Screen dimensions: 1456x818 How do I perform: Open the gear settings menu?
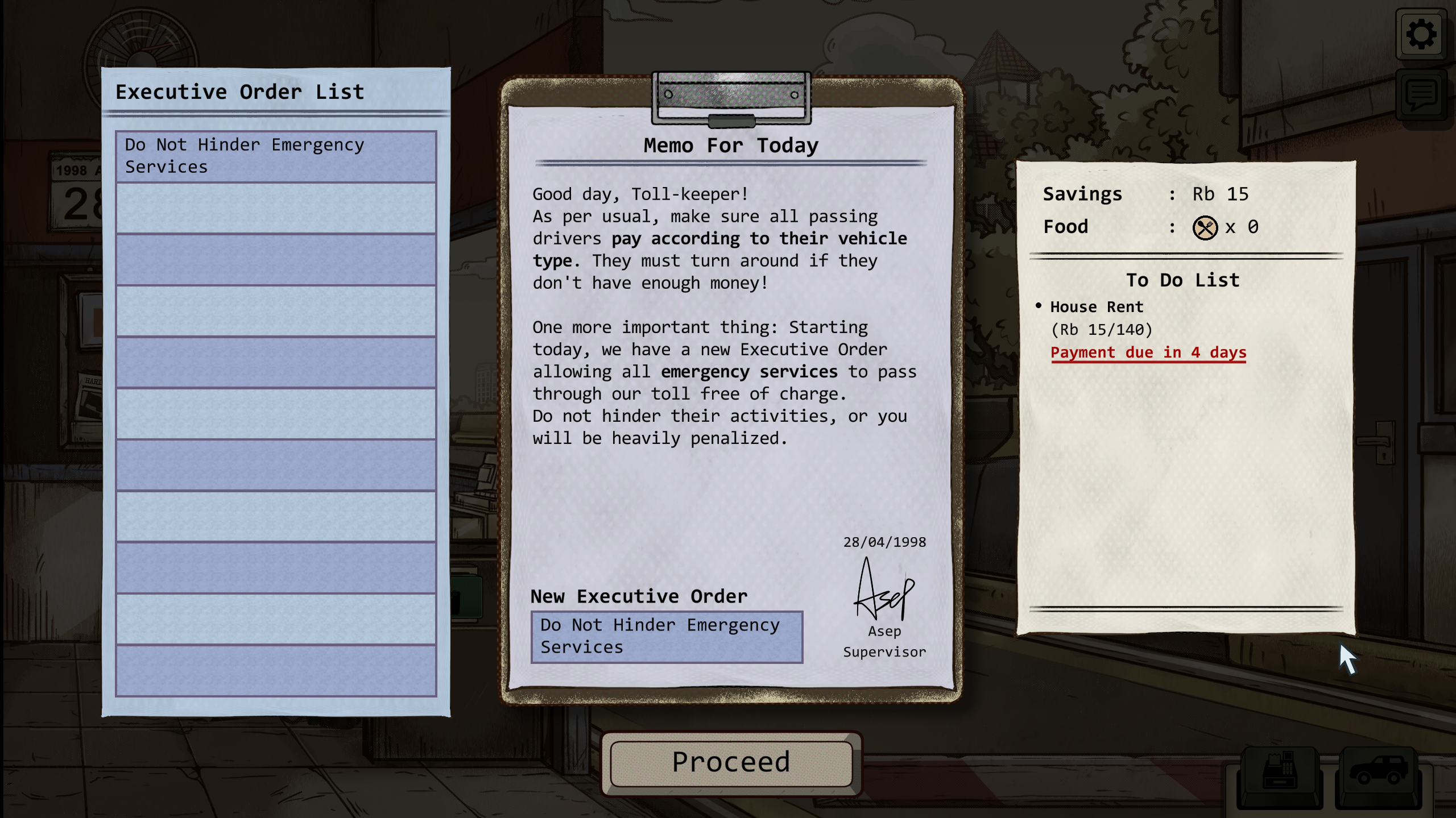point(1421,34)
